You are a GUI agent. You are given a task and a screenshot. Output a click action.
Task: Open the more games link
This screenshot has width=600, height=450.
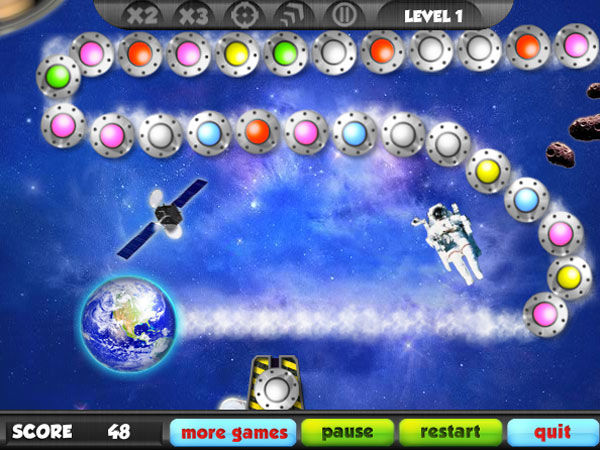(234, 433)
